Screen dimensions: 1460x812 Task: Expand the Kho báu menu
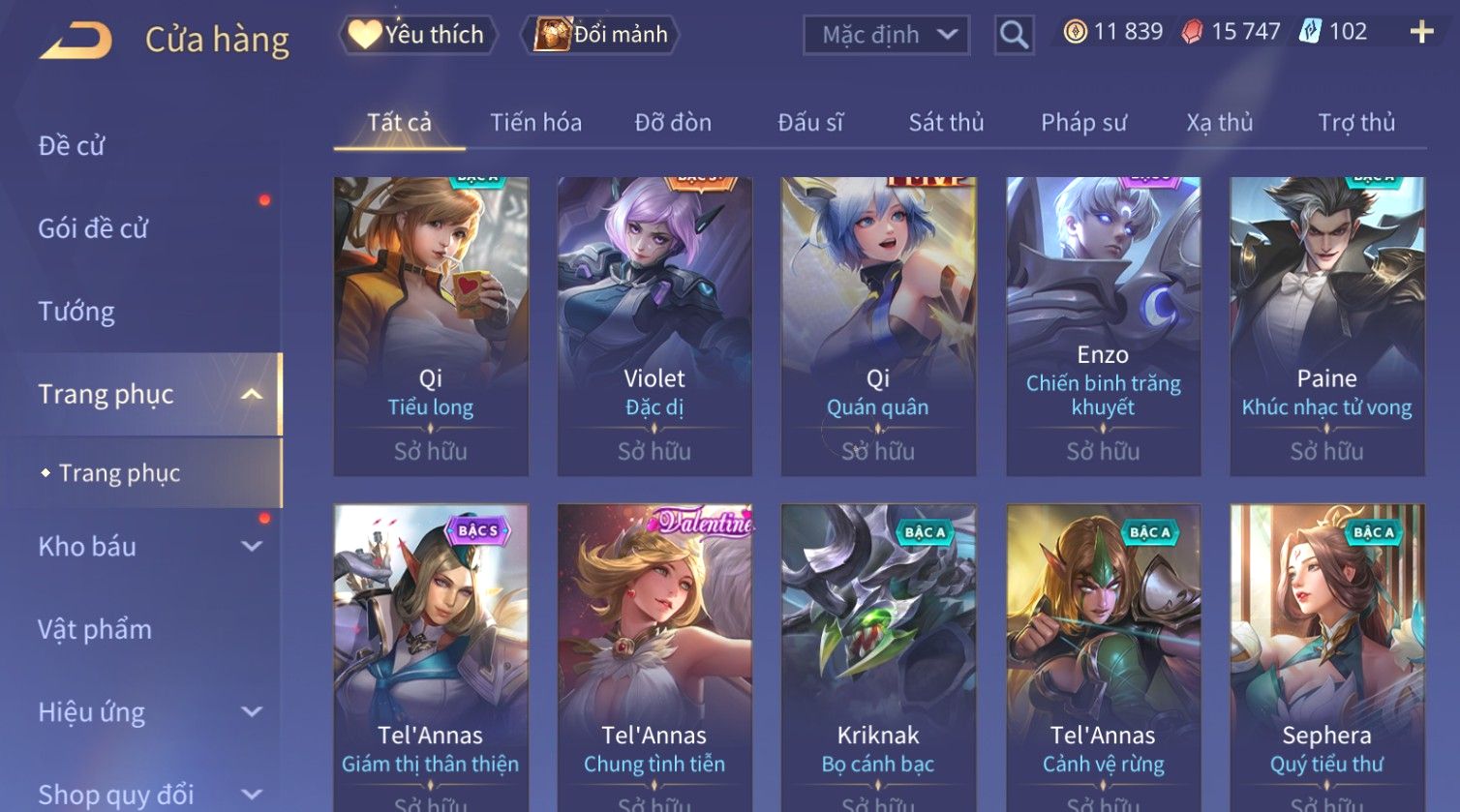tap(145, 547)
